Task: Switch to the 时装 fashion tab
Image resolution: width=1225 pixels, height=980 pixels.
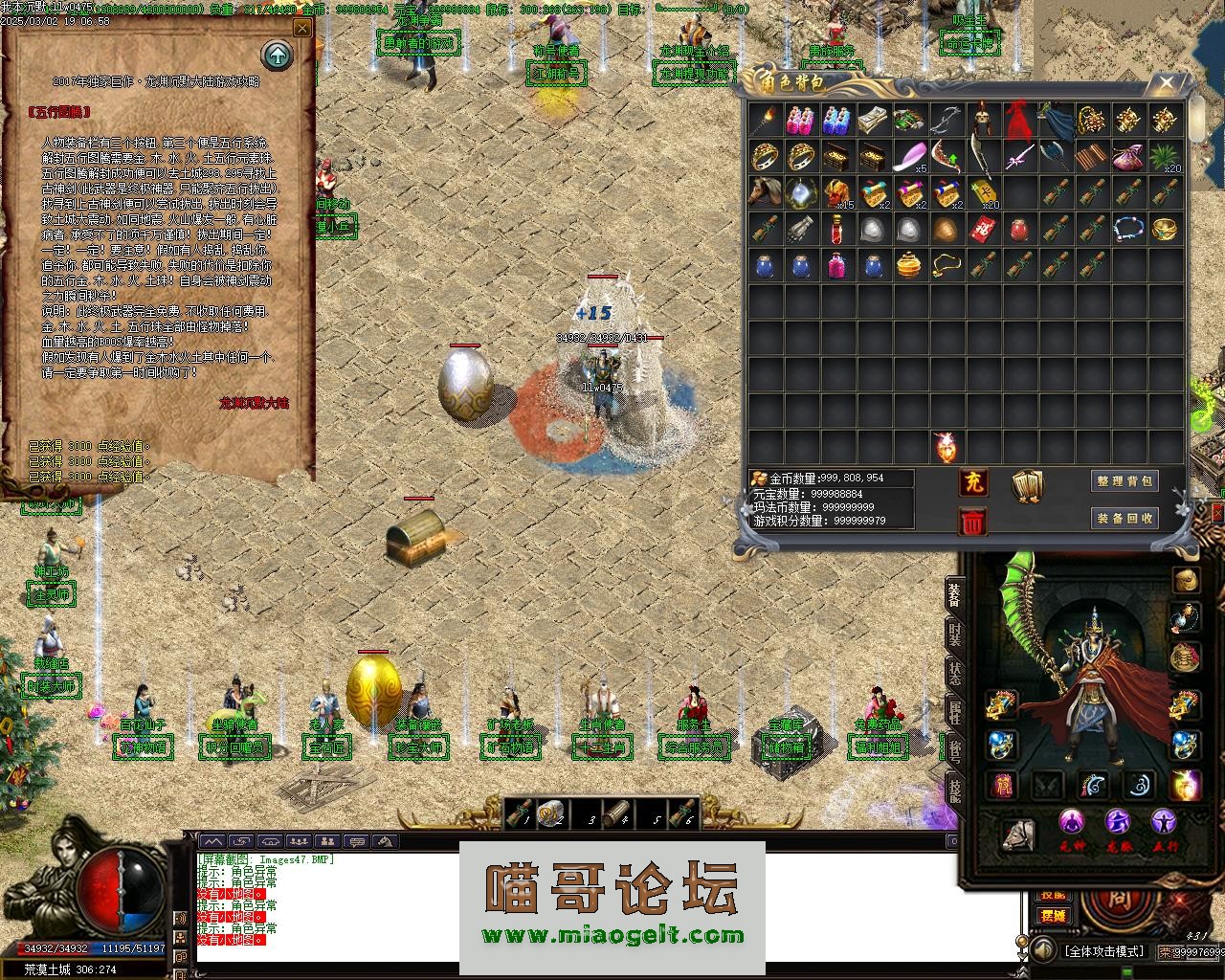Action: pyautogui.click(x=954, y=633)
